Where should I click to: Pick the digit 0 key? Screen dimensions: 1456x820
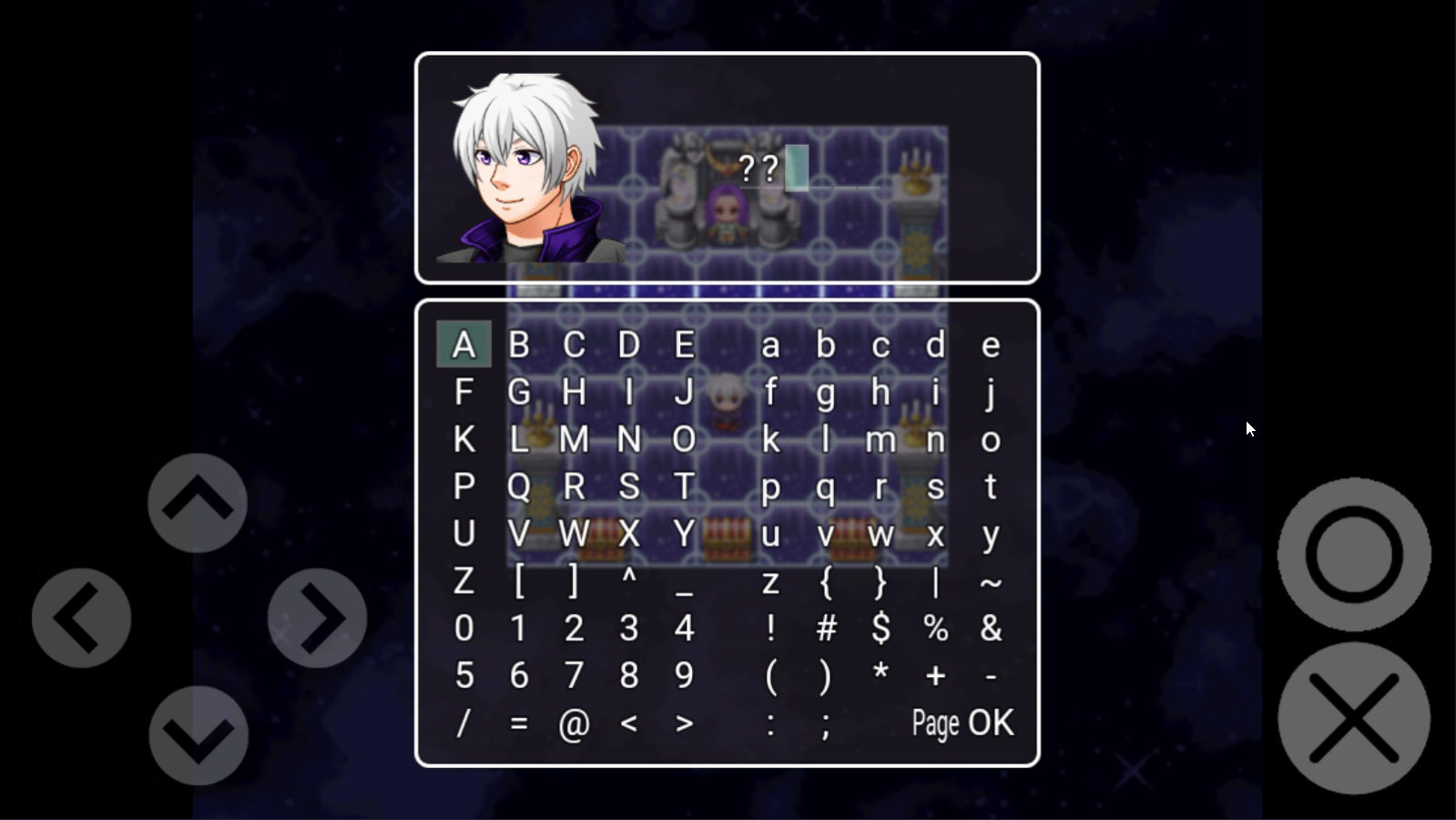(463, 629)
